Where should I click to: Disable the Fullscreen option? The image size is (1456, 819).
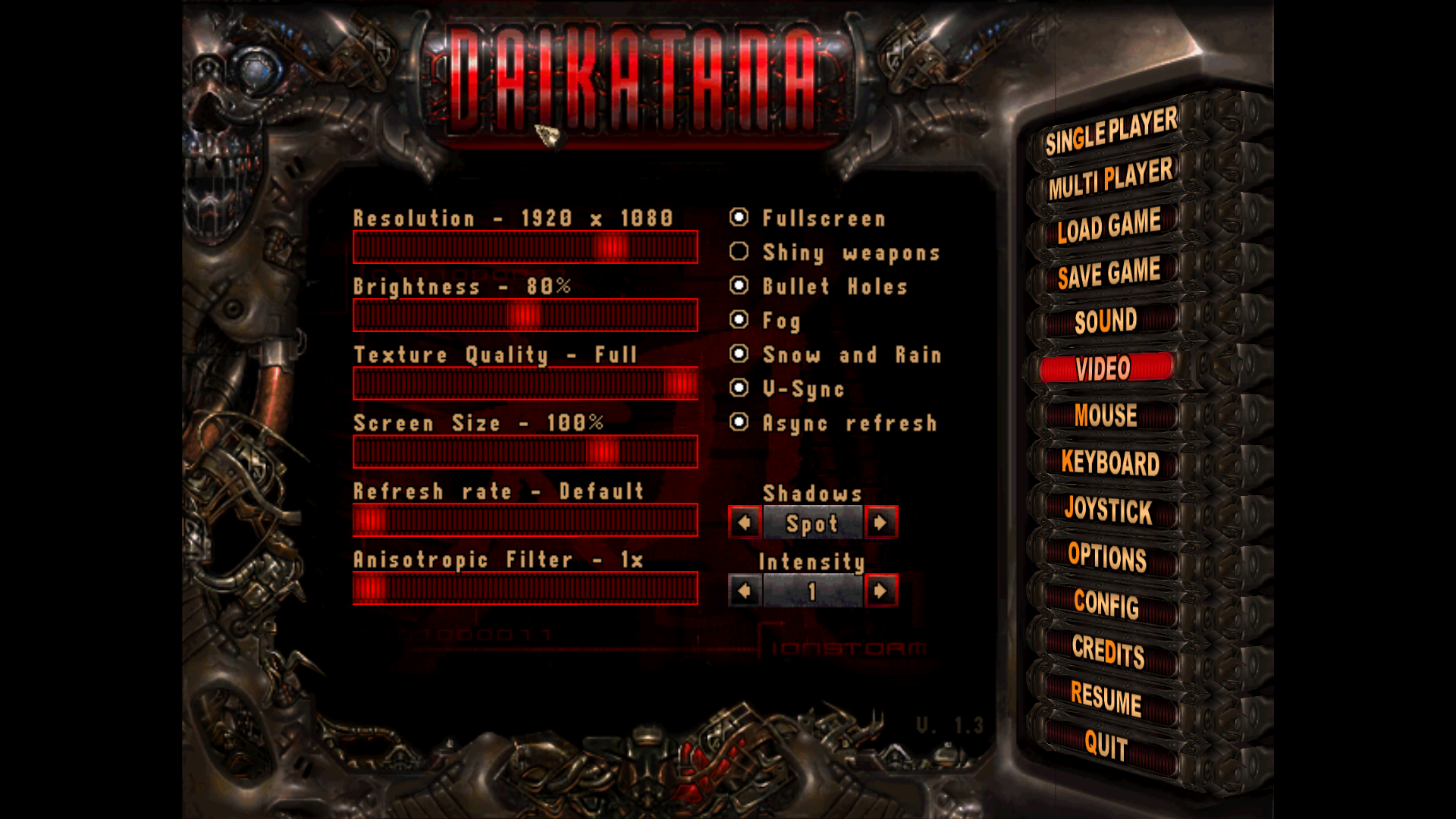[x=739, y=218]
